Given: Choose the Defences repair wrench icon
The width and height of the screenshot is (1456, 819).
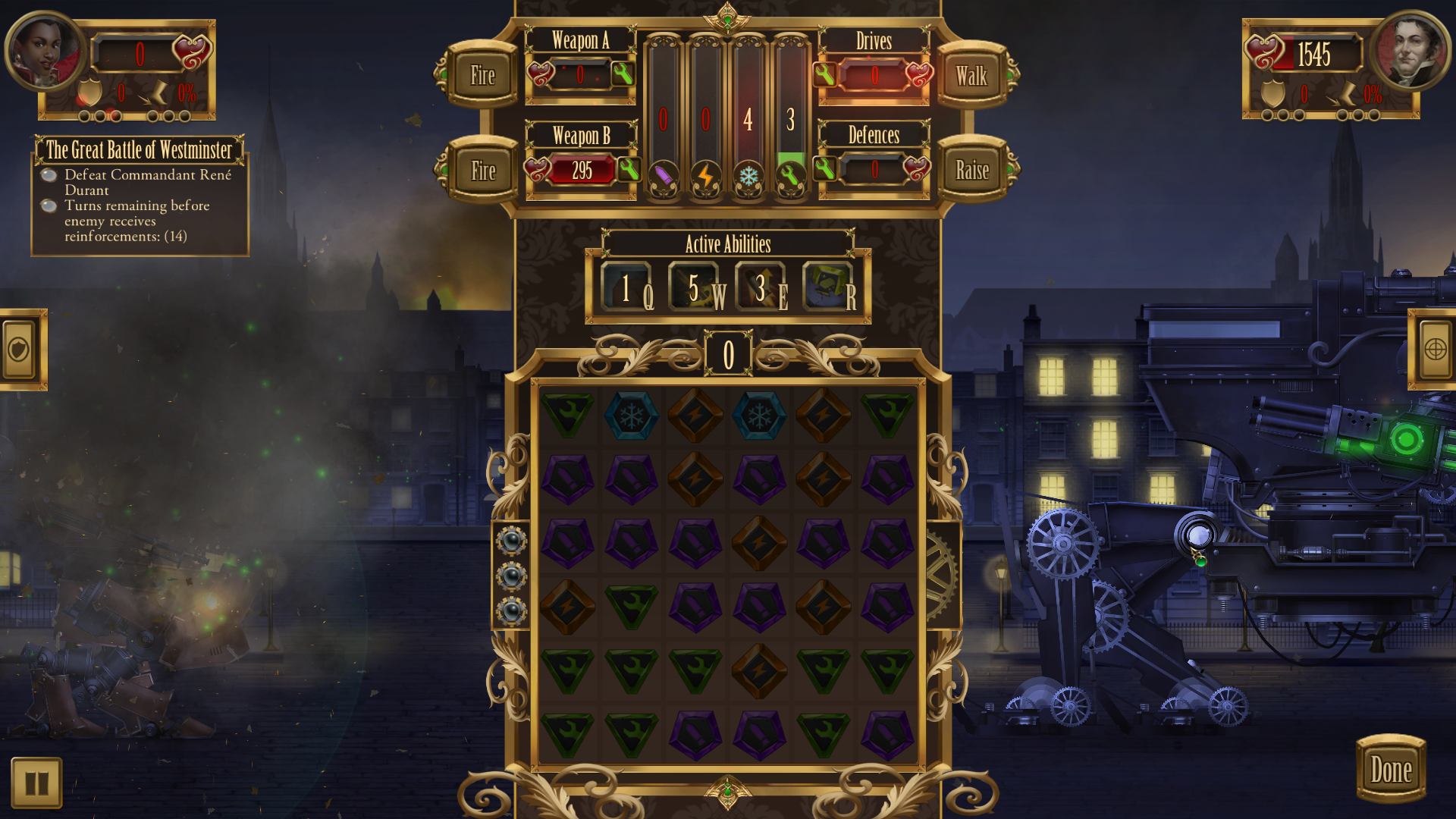Looking at the screenshot, I should [825, 168].
